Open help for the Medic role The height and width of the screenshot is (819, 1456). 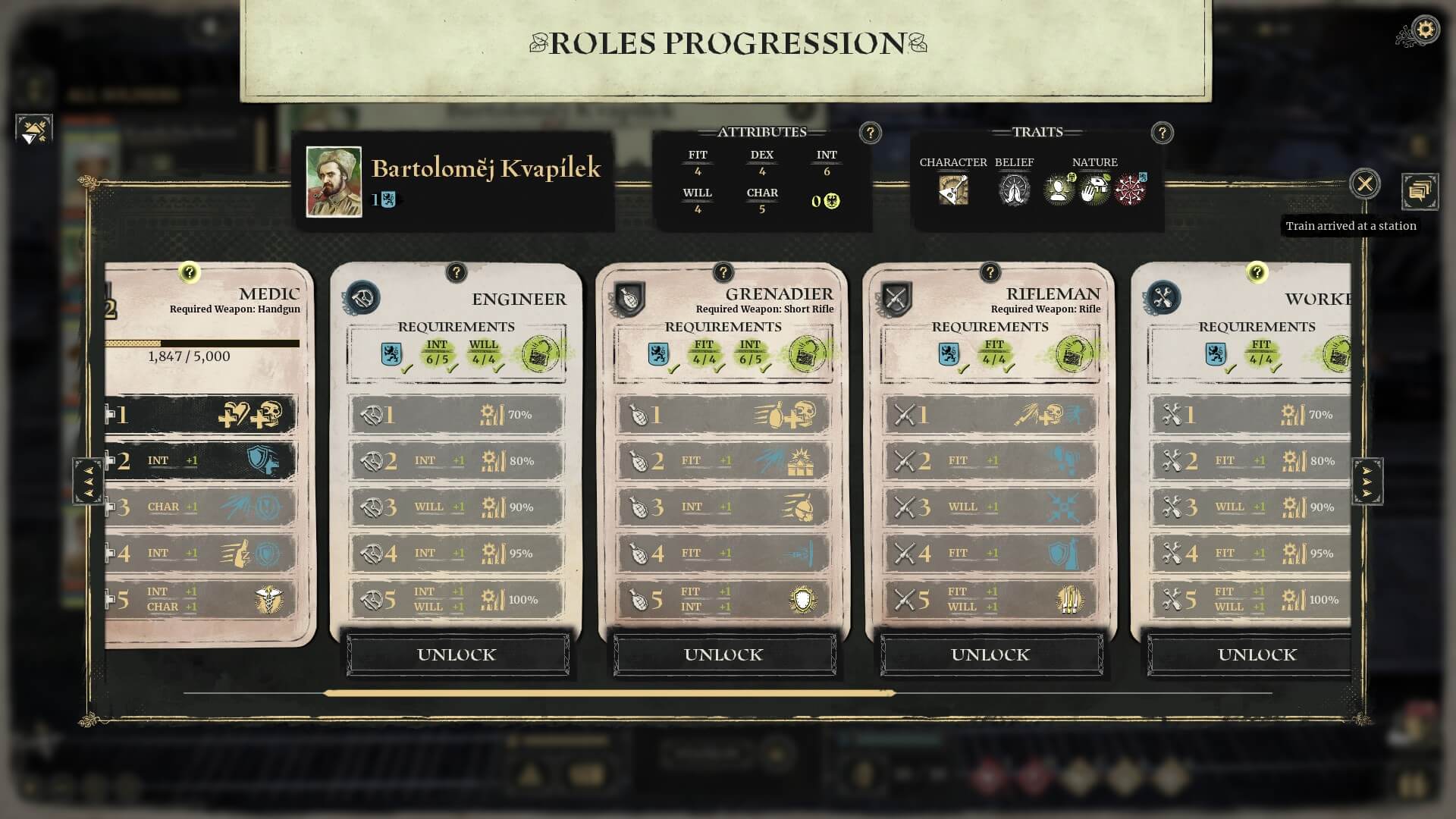(x=189, y=272)
